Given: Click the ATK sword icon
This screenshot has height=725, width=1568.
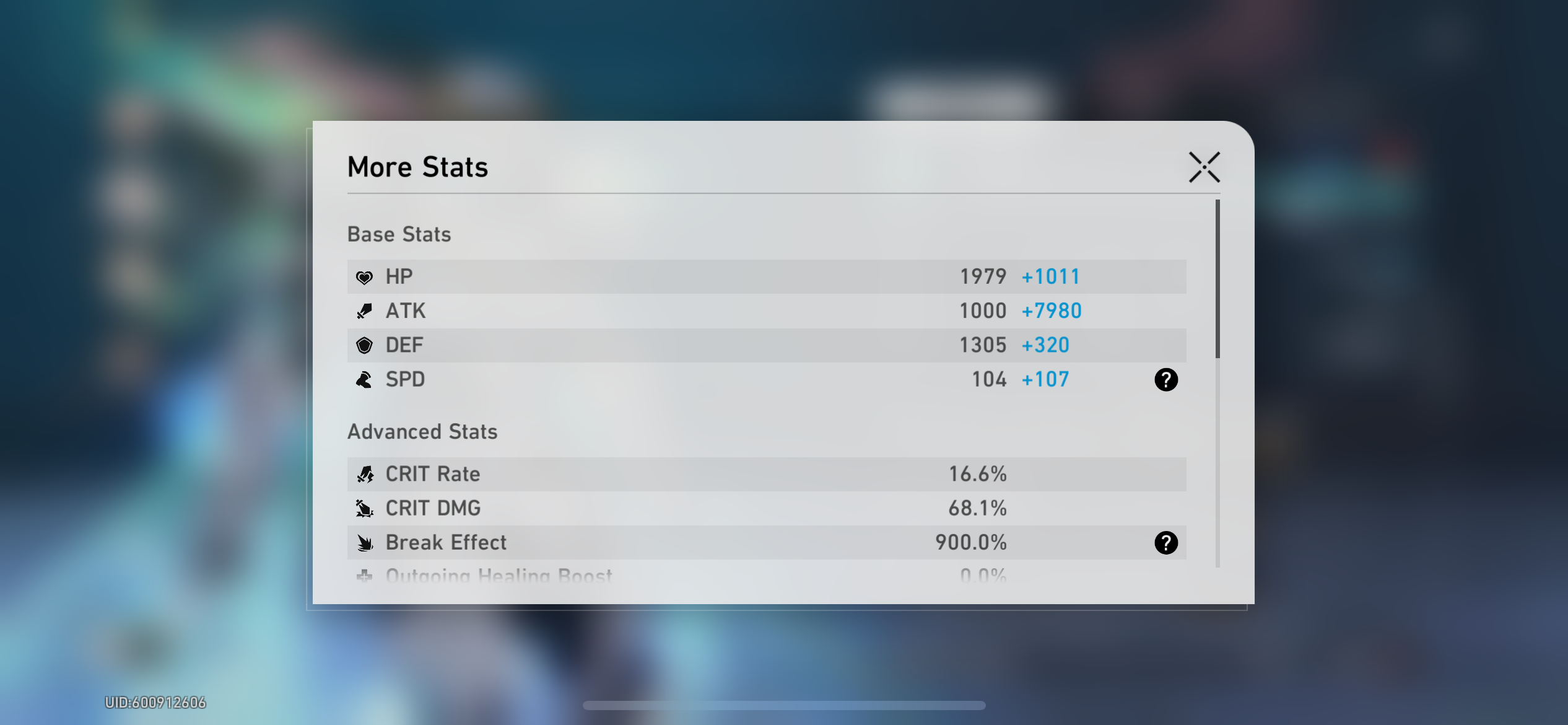Looking at the screenshot, I should pyautogui.click(x=365, y=310).
